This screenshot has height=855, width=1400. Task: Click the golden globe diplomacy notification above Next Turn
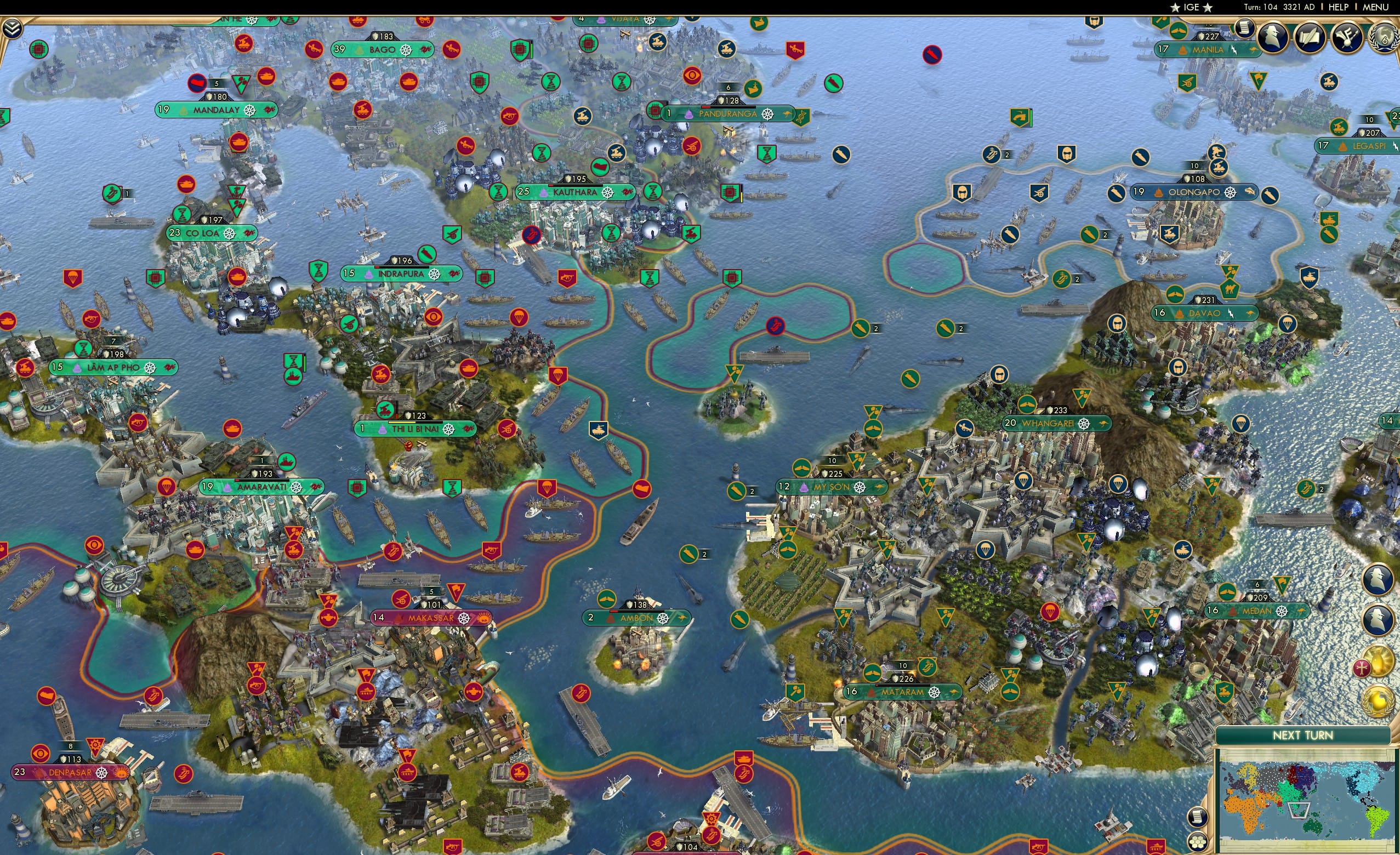1378,702
